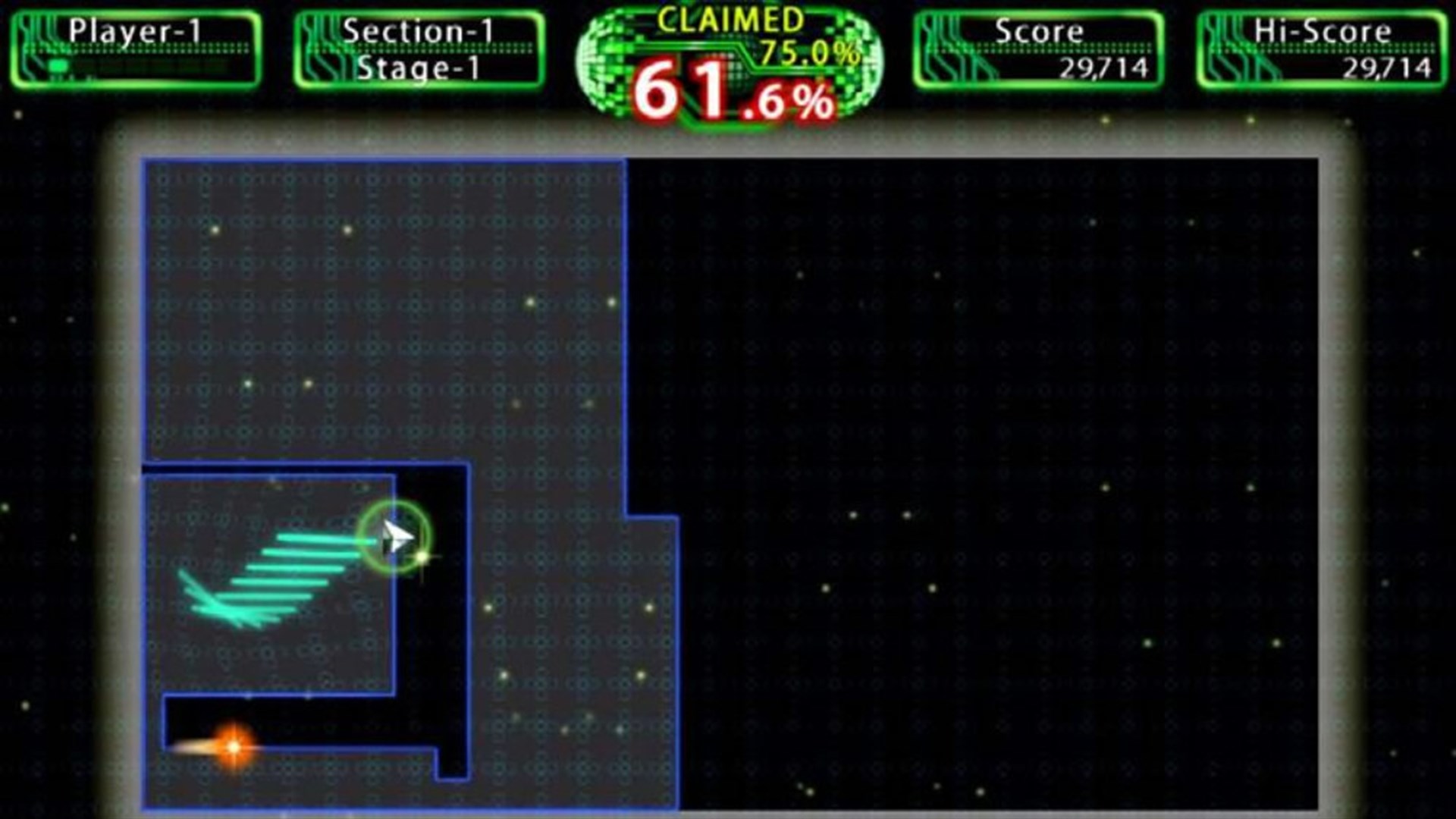Click the yellow 75.0% target text
The height and width of the screenshot is (819, 1456).
[804, 53]
